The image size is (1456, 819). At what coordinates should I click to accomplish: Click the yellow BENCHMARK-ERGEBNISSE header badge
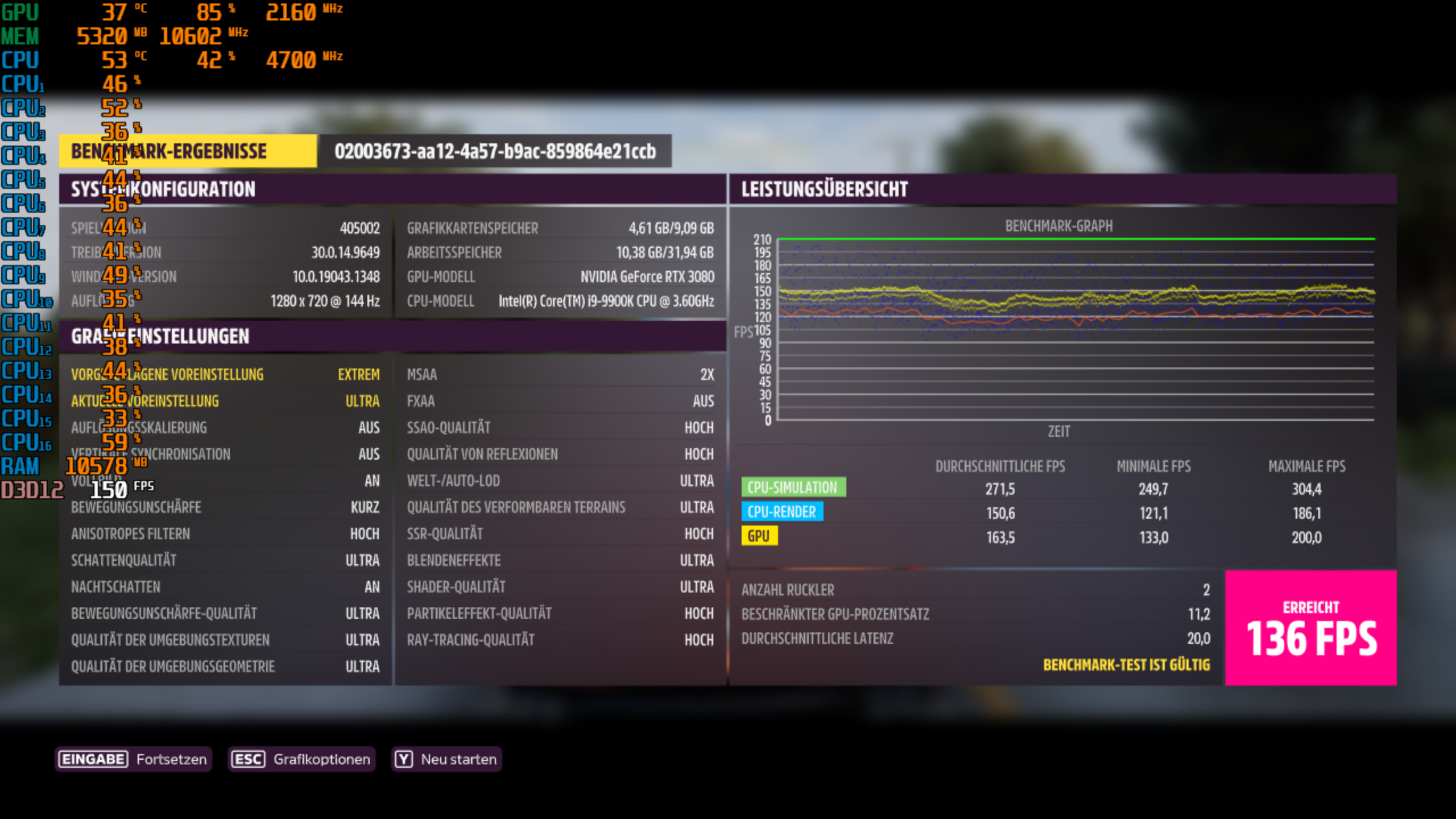(188, 152)
